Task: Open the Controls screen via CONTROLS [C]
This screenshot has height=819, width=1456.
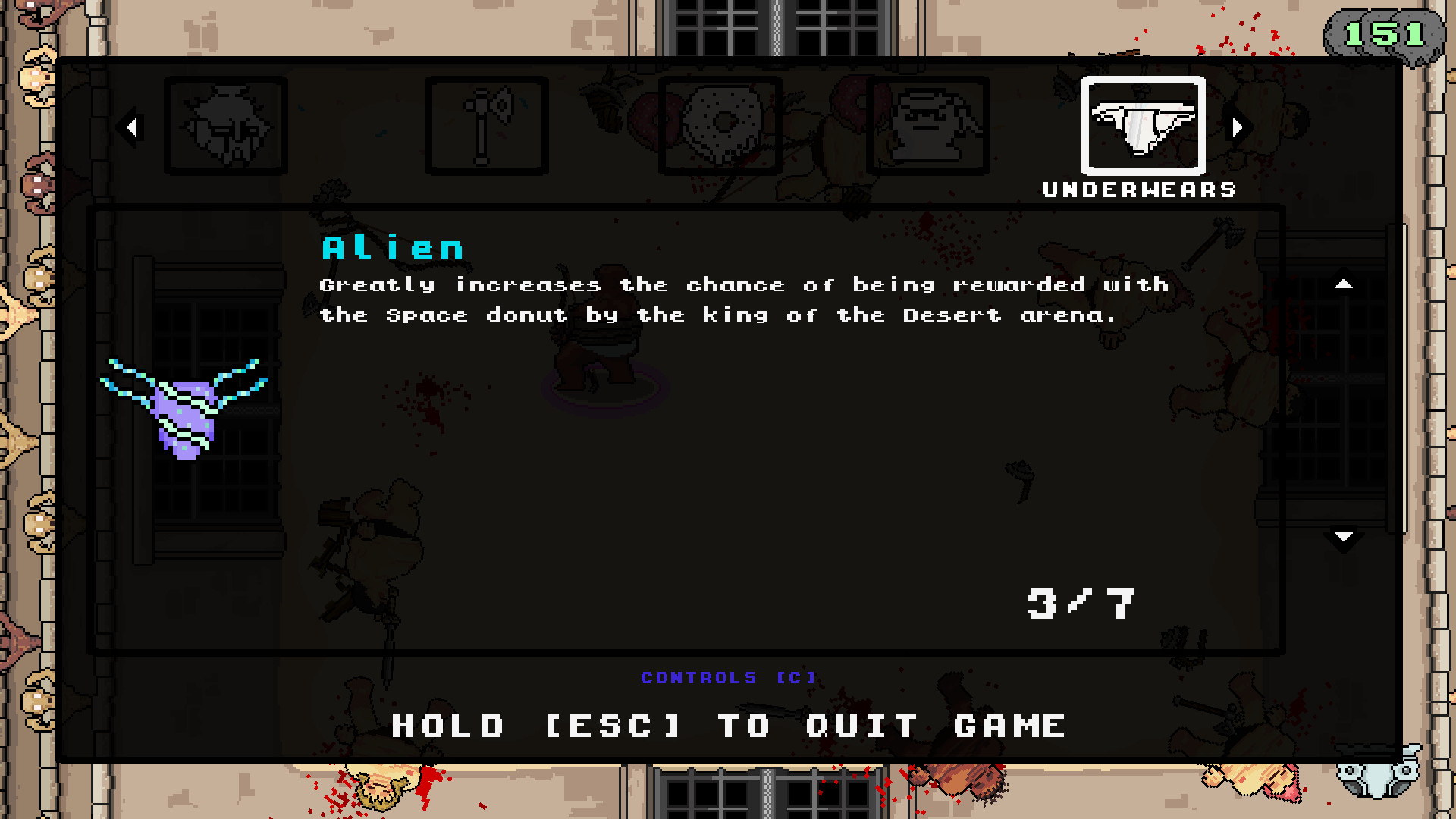Action: pyautogui.click(x=728, y=677)
